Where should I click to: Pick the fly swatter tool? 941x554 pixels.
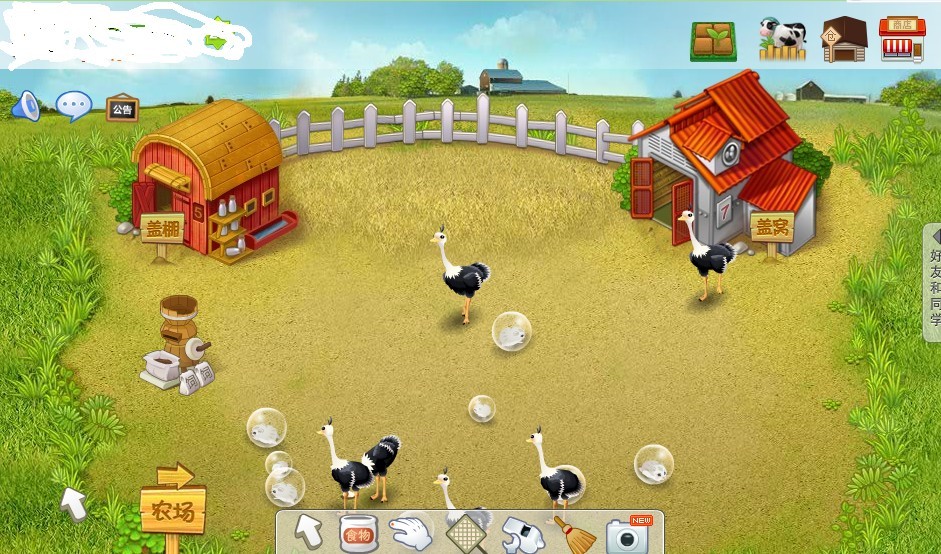pos(463,533)
